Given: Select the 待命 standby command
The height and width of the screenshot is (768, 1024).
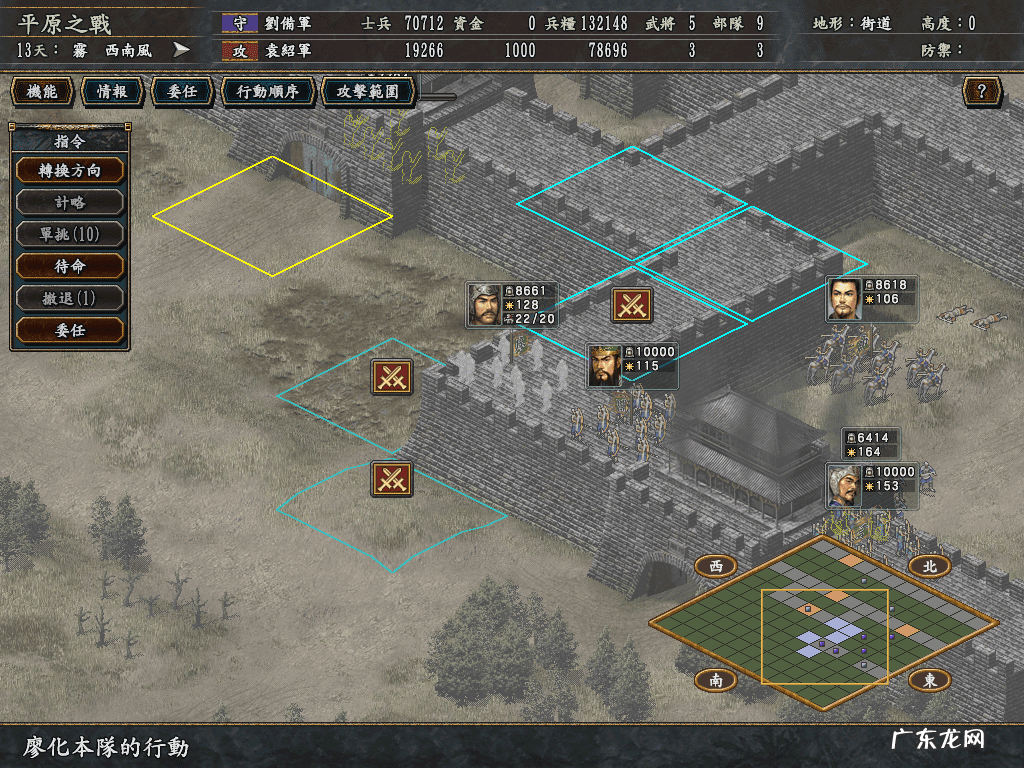Looking at the screenshot, I should coord(70,266).
